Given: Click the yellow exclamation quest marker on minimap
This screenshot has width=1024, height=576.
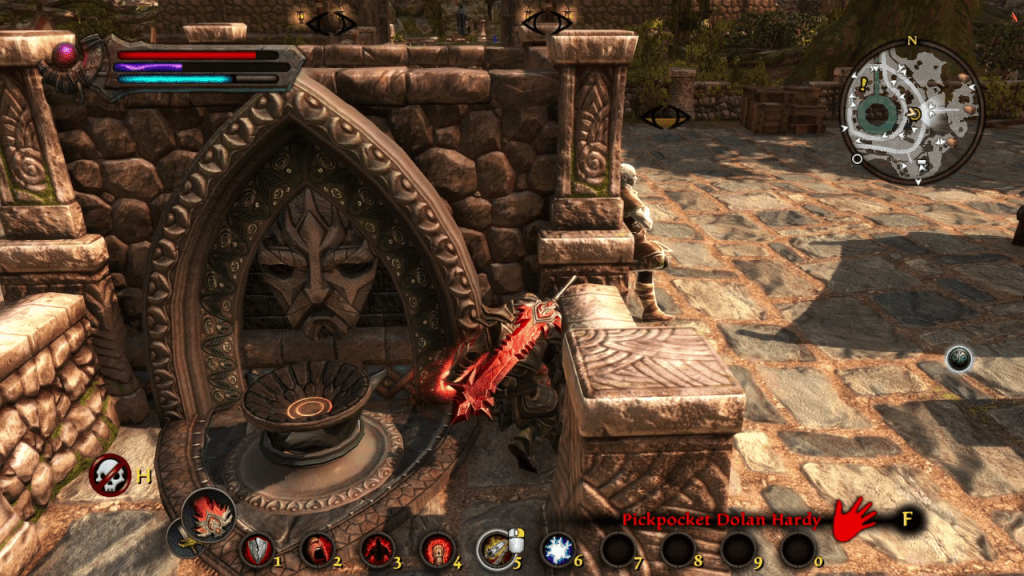Looking at the screenshot, I should (862, 85).
